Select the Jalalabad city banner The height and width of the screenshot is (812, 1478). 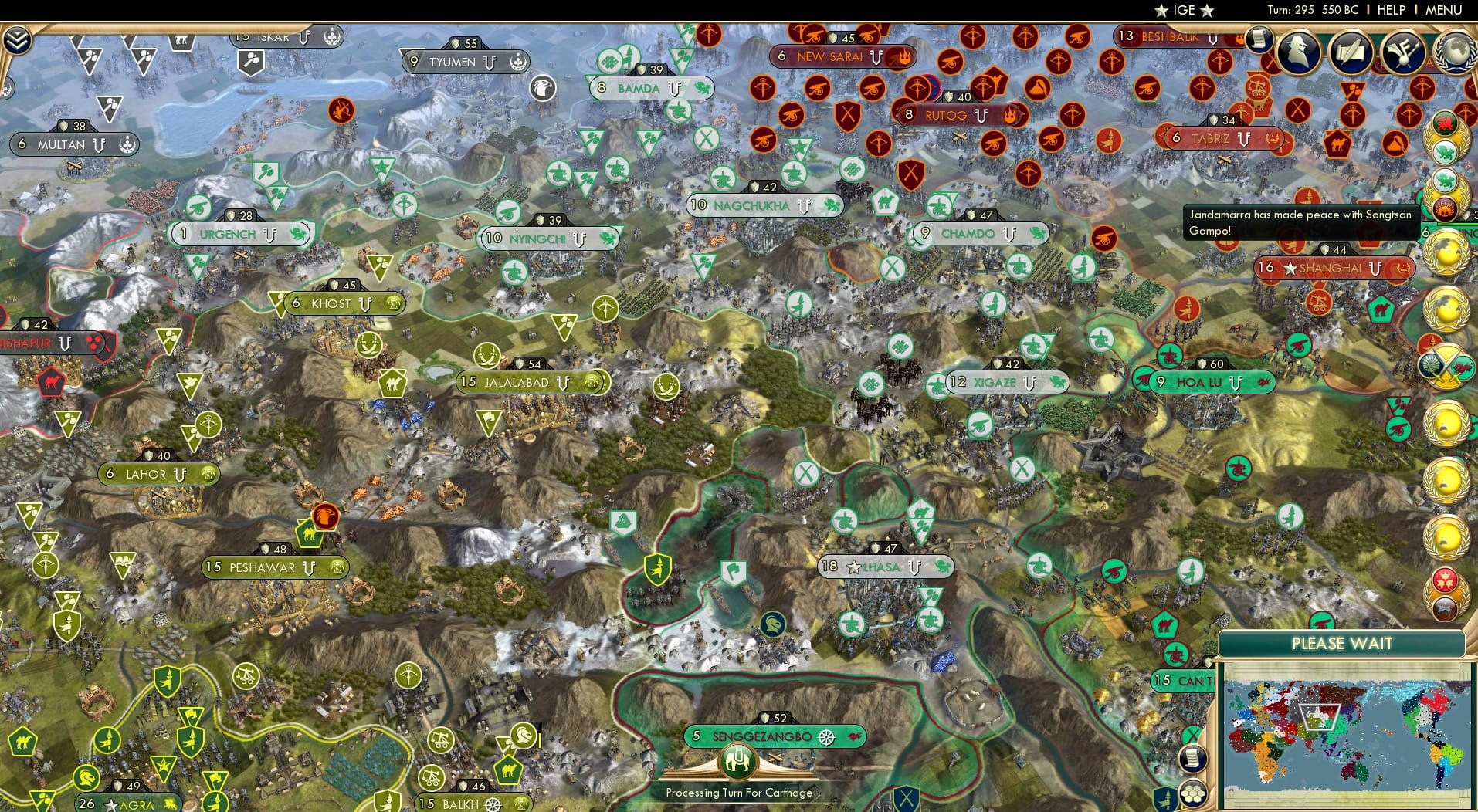tap(531, 382)
